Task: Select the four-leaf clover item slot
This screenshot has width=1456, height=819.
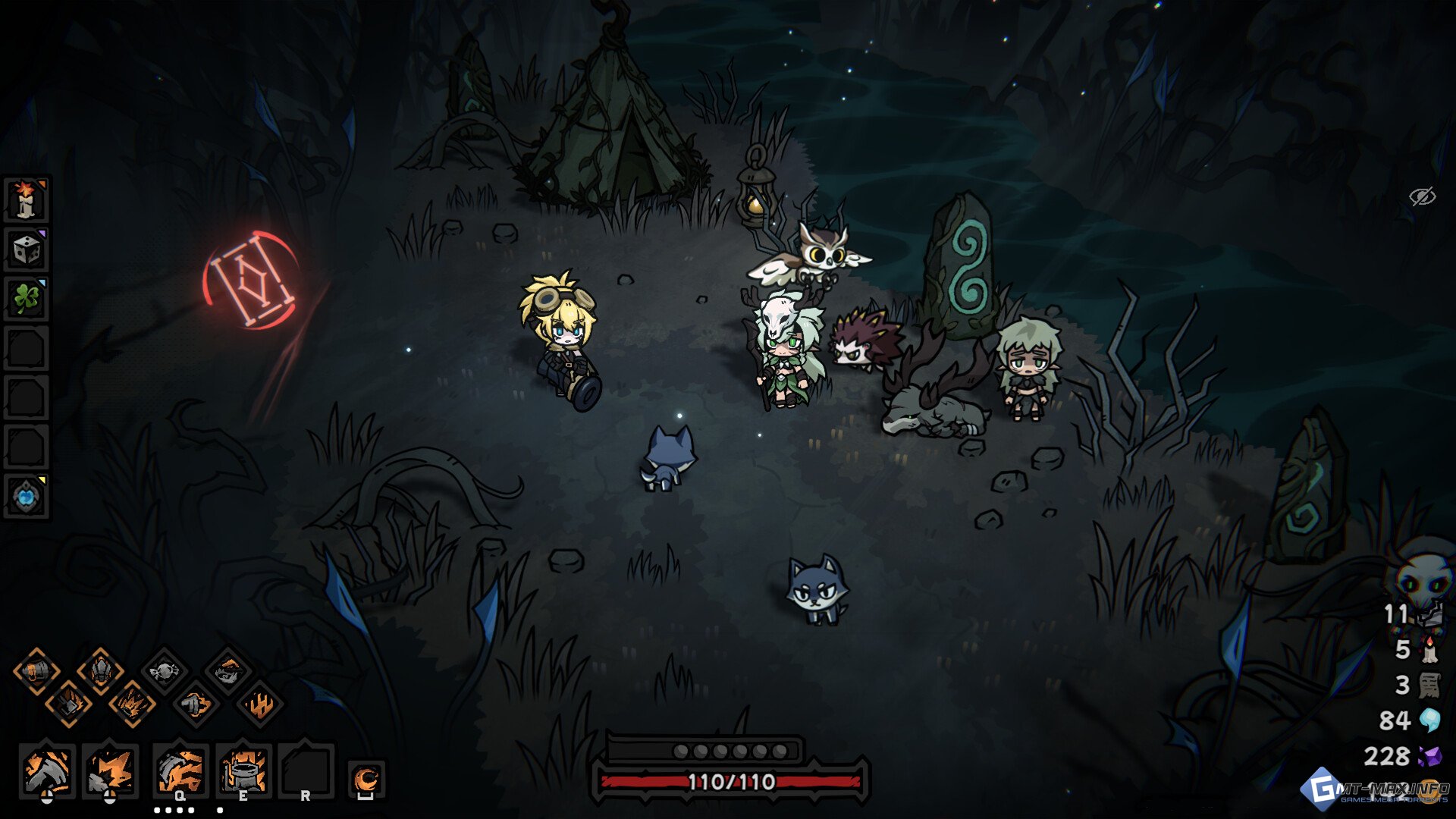Action: (27, 299)
